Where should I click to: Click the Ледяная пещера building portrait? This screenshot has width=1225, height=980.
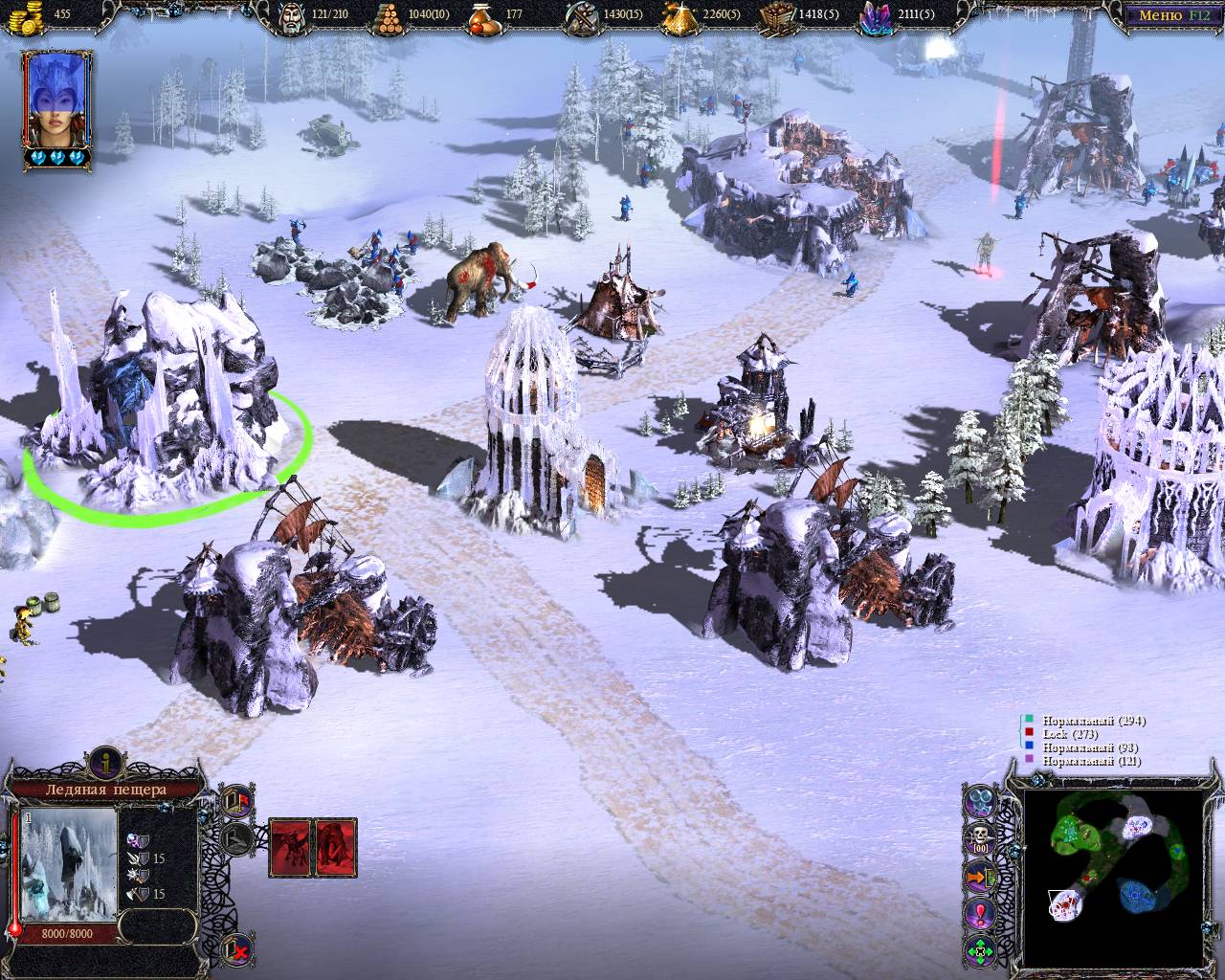pyautogui.click(x=67, y=864)
